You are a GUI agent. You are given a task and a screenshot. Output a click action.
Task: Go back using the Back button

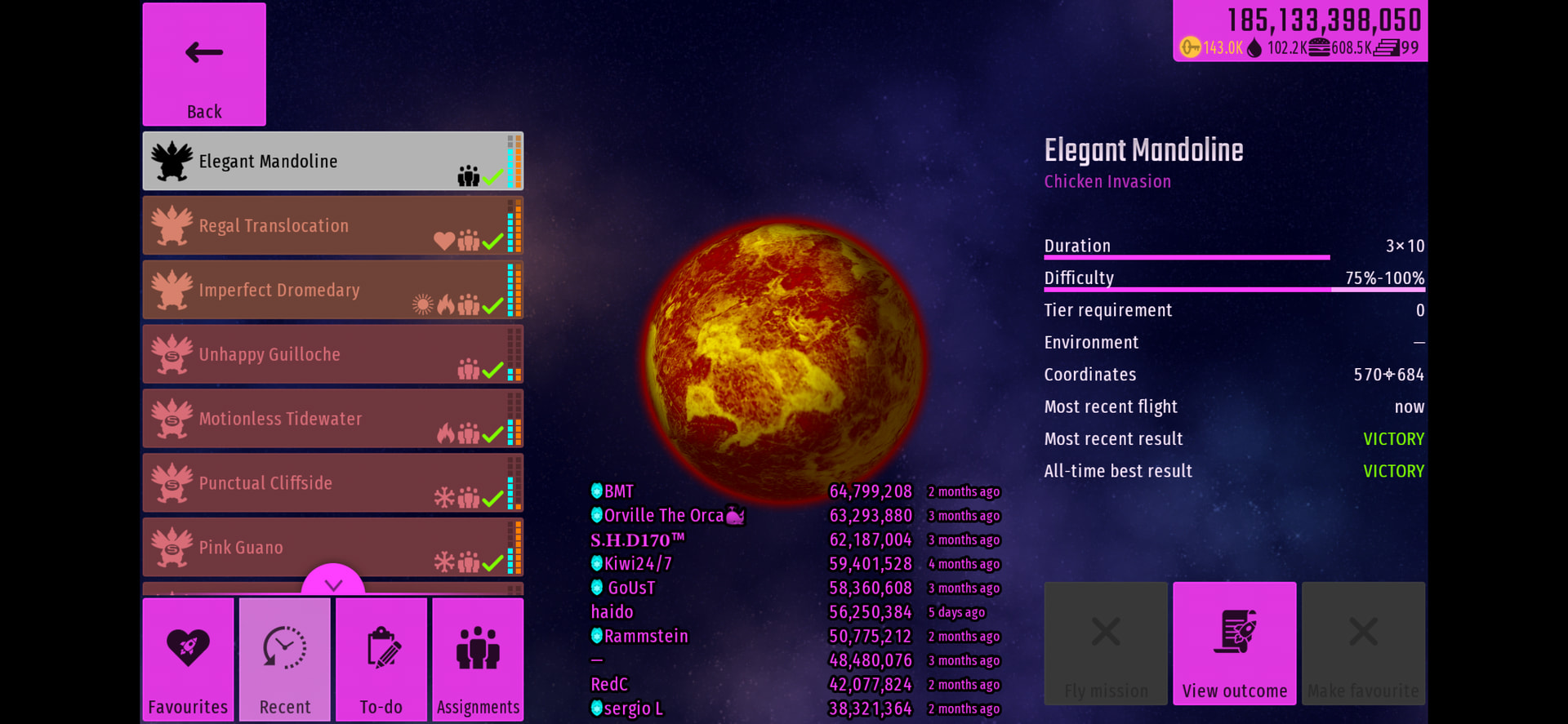[204, 64]
